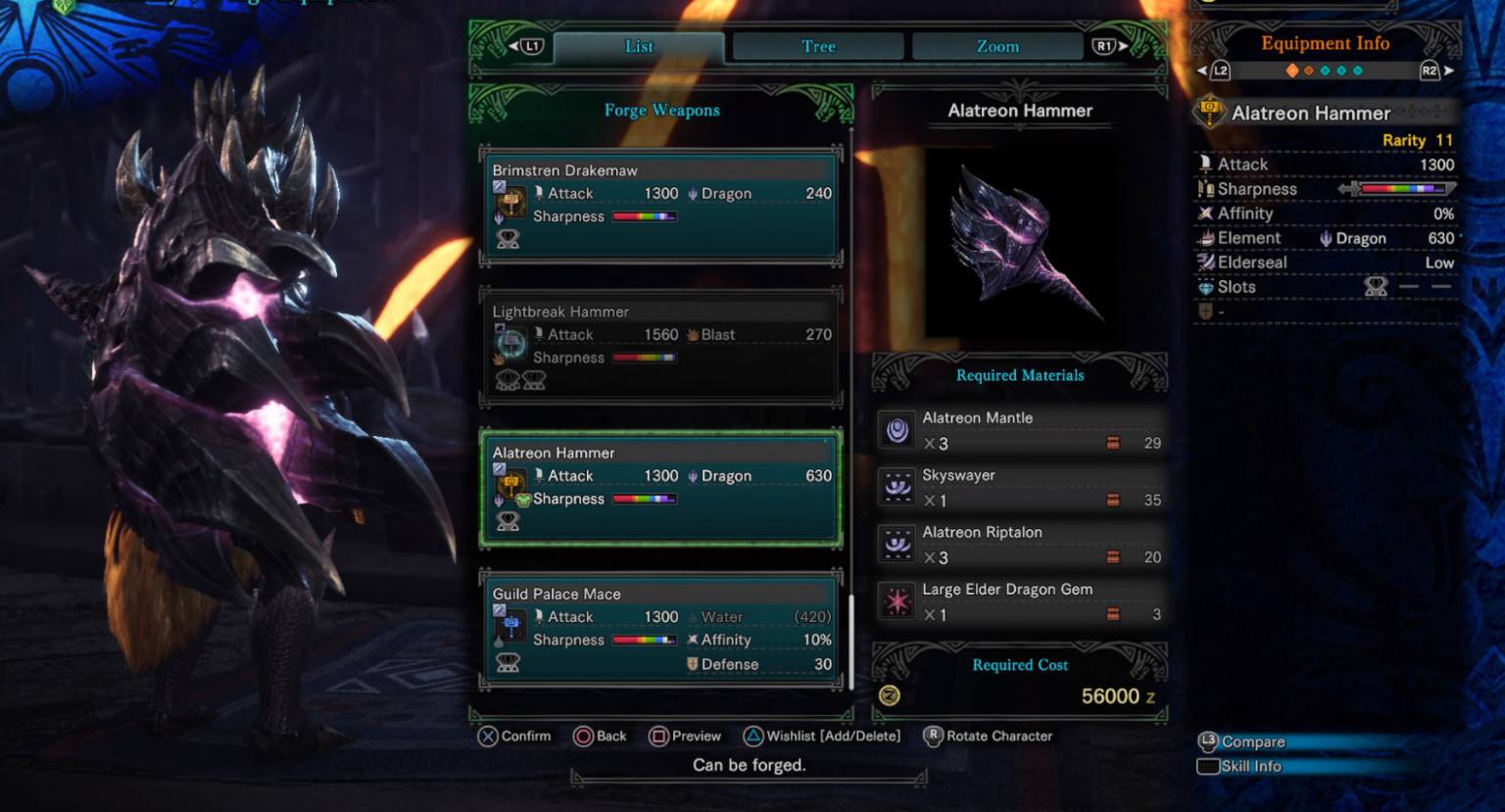Confirm forging the Alatreon Hammer
The image size is (1505, 812).
[x=513, y=736]
